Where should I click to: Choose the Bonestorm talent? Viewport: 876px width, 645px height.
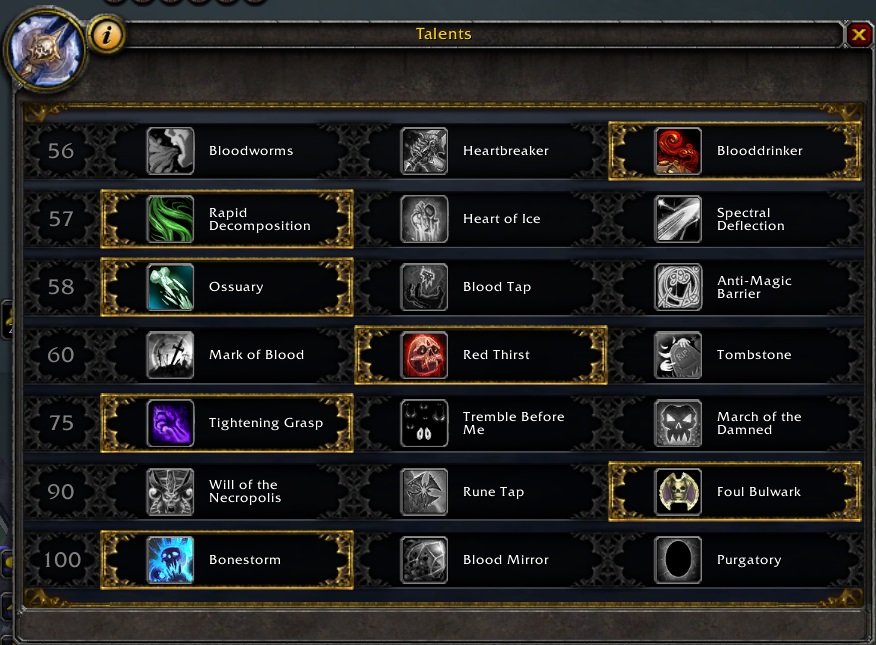[x=227, y=559]
